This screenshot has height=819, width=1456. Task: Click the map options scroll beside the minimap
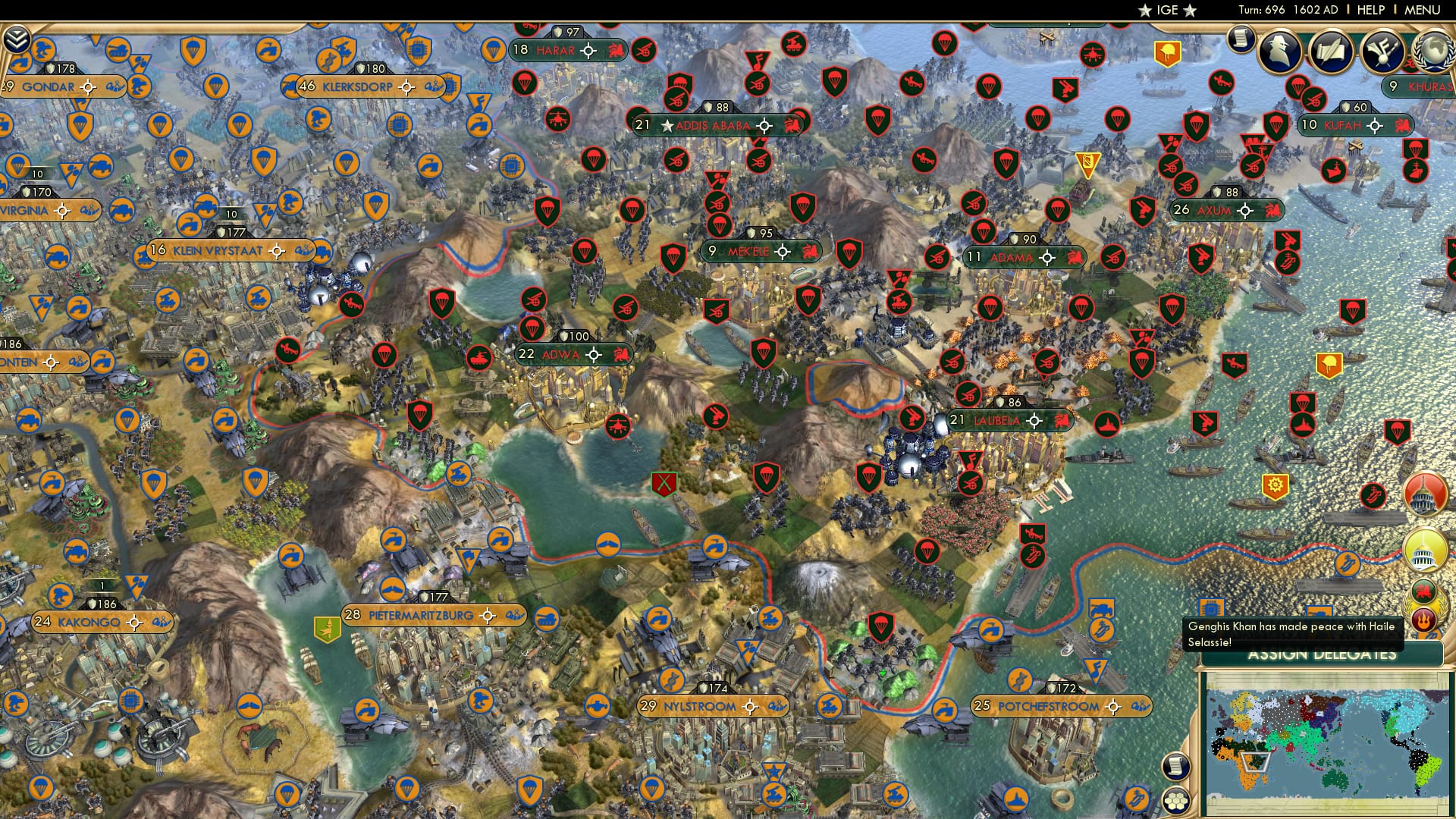[1176, 767]
